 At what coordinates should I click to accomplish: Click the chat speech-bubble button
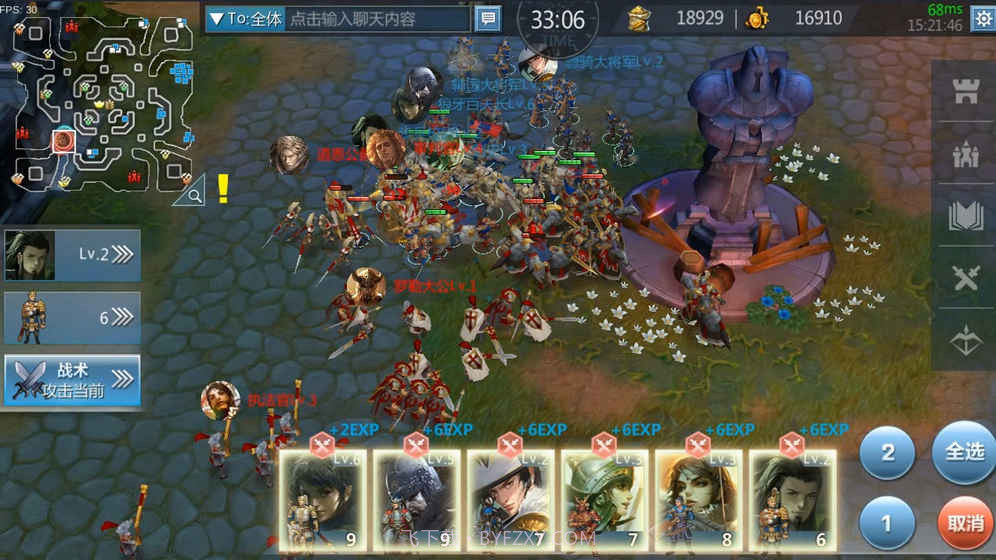488,19
